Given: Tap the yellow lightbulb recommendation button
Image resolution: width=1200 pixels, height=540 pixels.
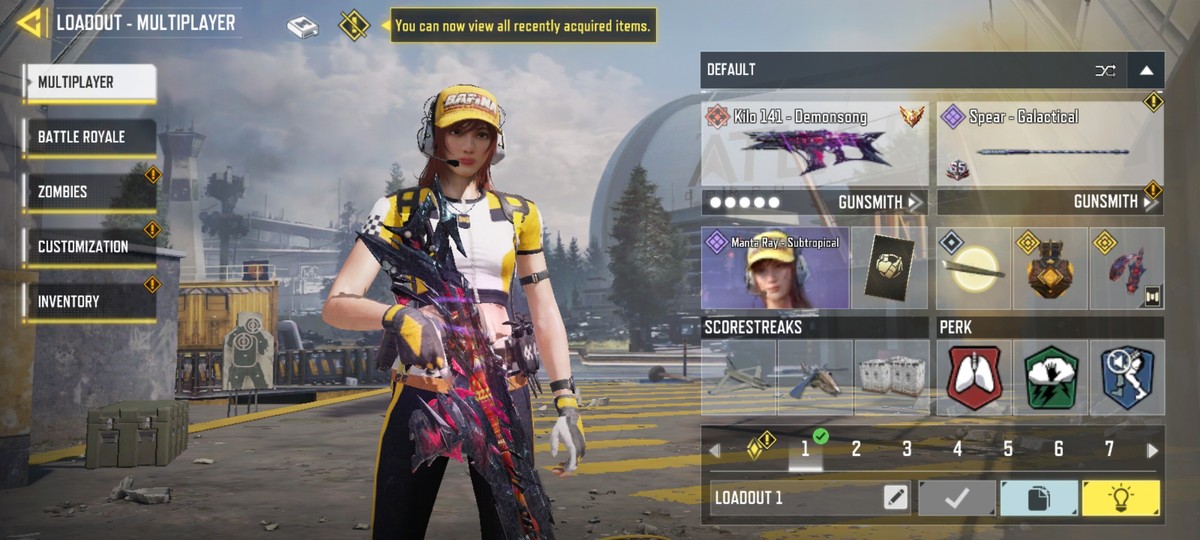Looking at the screenshot, I should 1121,498.
